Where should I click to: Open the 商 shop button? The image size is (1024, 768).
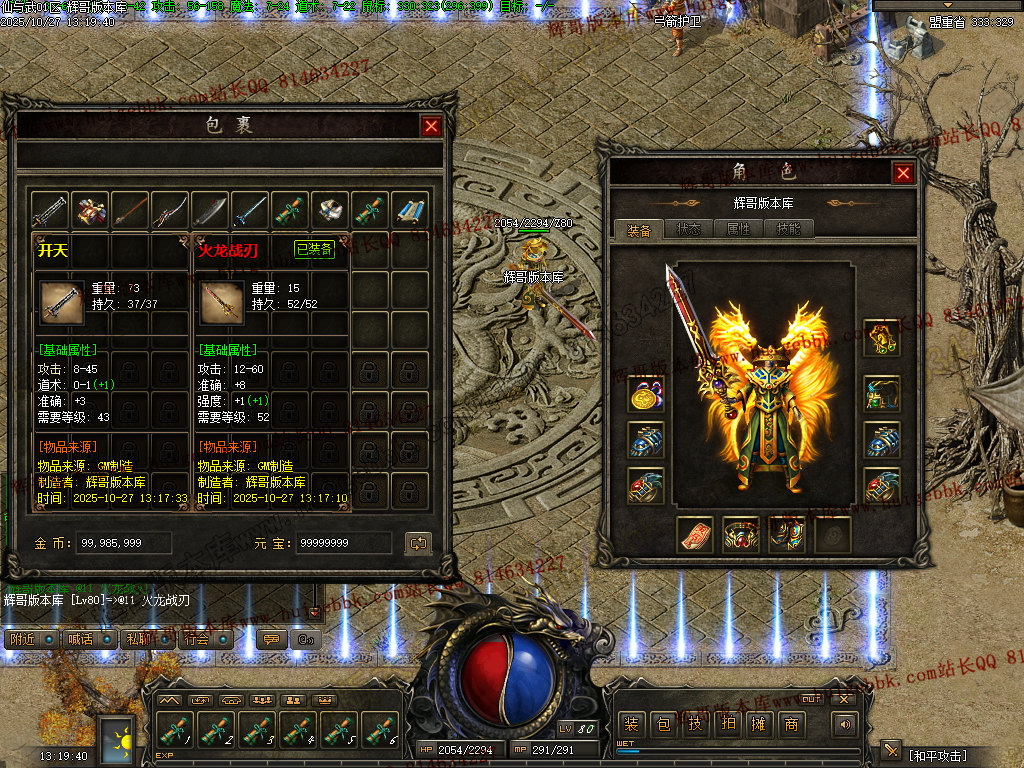coord(792,724)
